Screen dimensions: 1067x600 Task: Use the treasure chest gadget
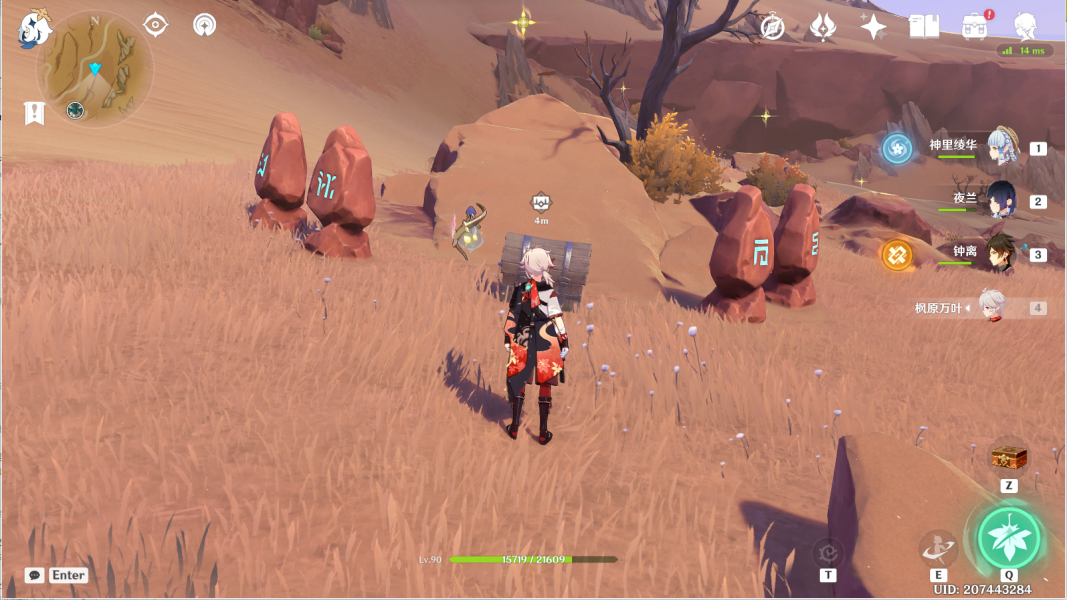[x=1009, y=458]
